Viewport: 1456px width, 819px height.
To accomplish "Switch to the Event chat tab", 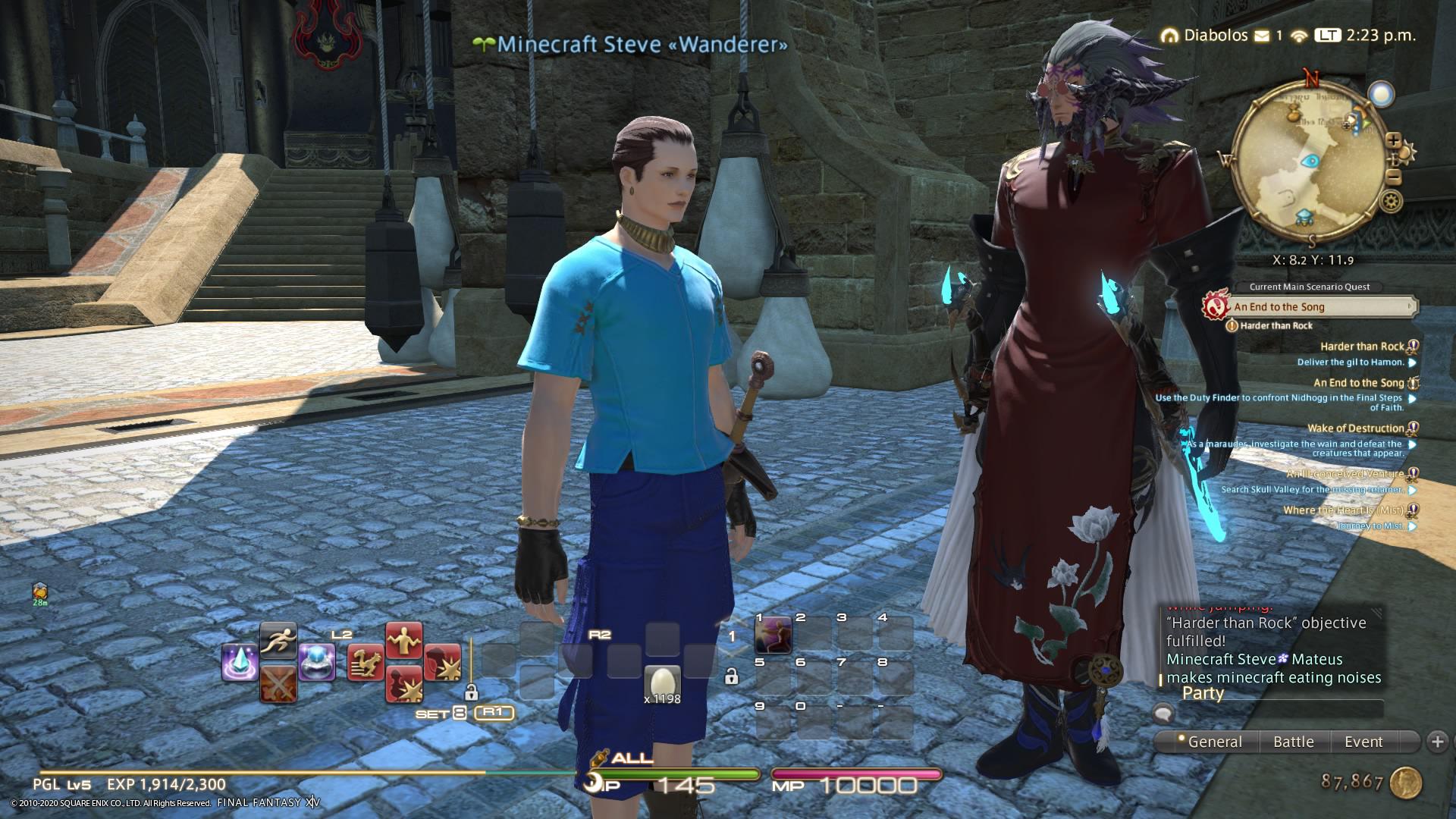I will pyautogui.click(x=1363, y=742).
